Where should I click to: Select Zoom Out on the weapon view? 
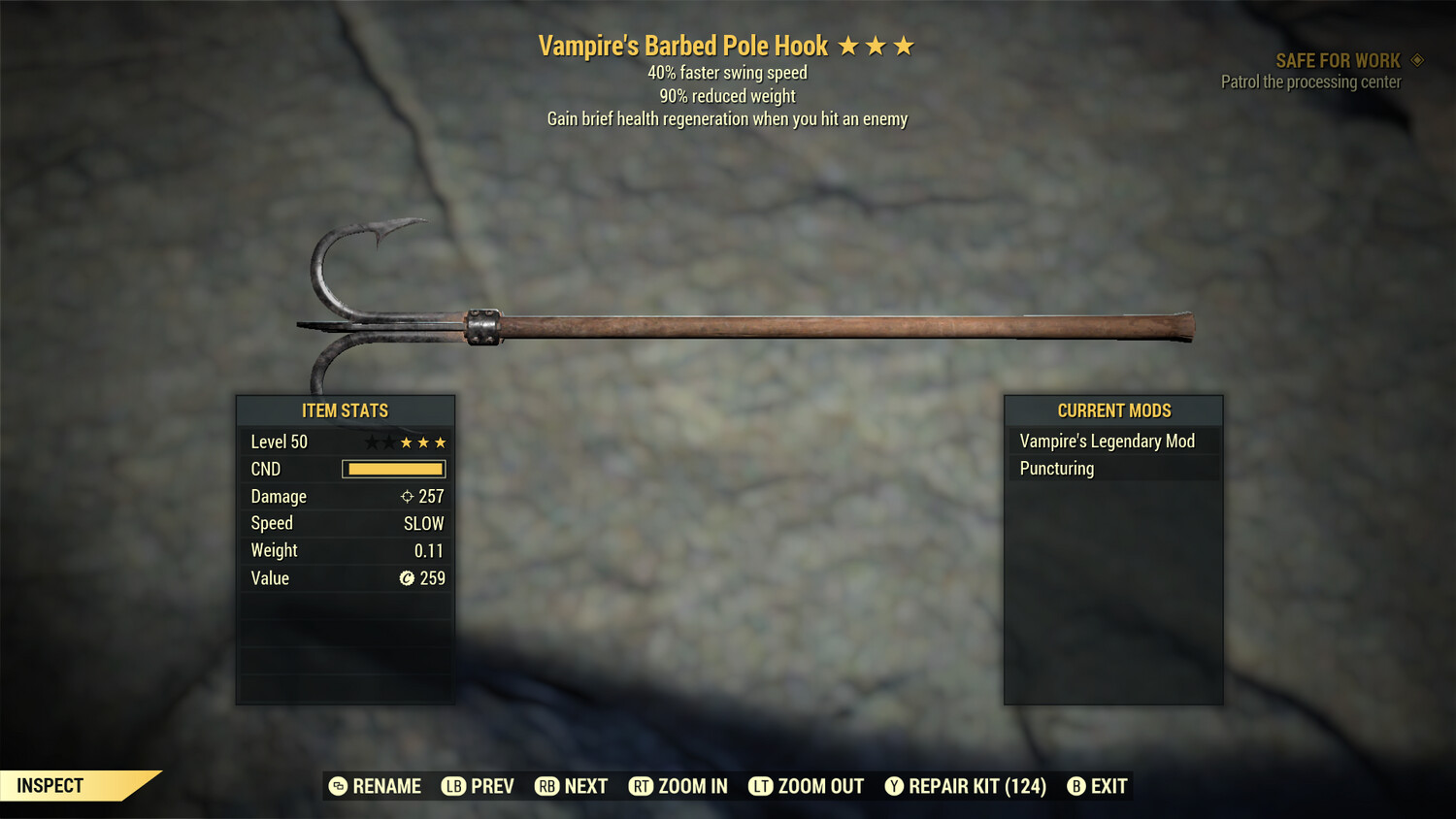click(807, 786)
